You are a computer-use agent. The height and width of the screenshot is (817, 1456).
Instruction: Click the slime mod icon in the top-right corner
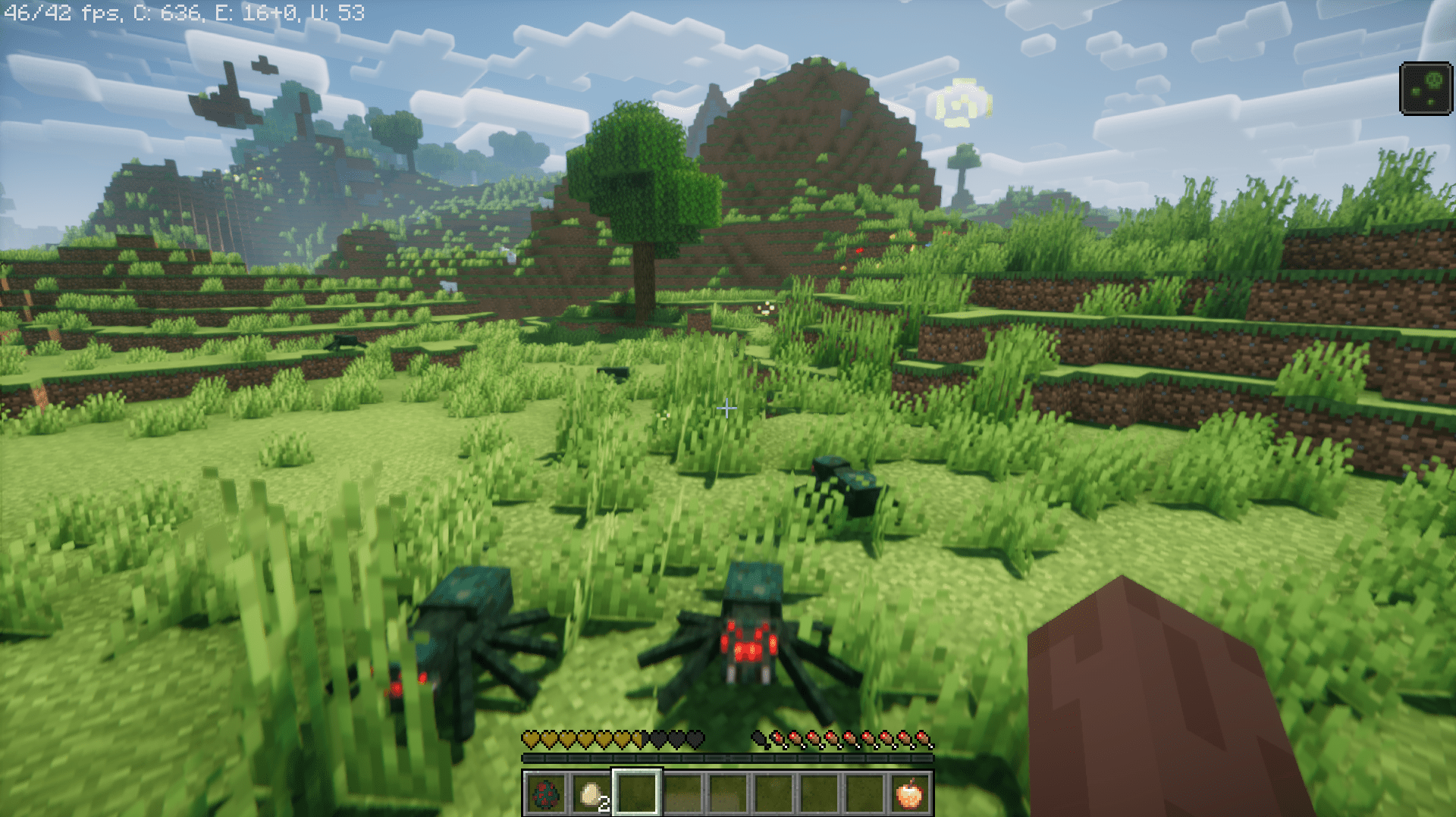pos(1425,90)
